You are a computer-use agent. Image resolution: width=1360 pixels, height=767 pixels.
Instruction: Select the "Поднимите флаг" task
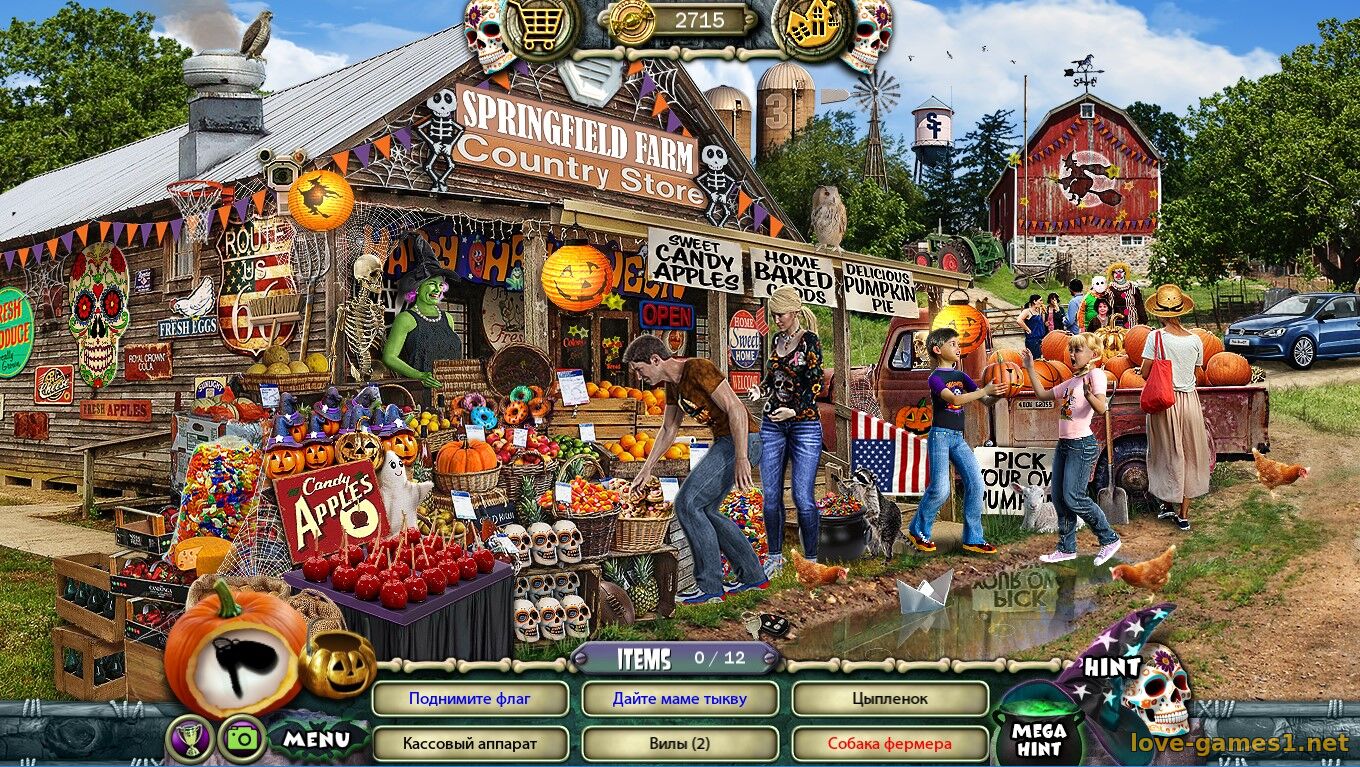pos(471,699)
